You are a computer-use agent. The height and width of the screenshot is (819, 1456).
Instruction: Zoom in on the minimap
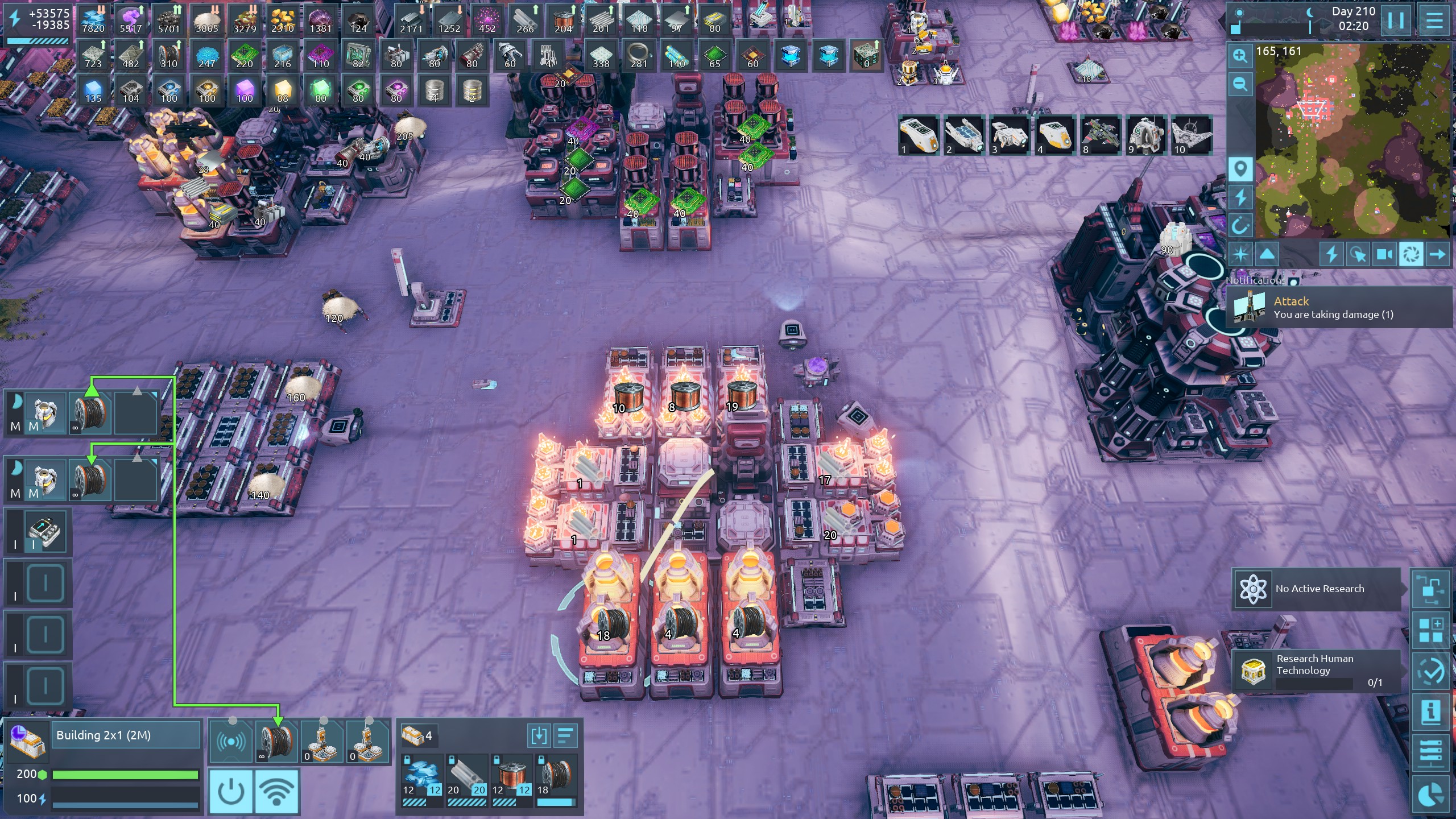1240,56
